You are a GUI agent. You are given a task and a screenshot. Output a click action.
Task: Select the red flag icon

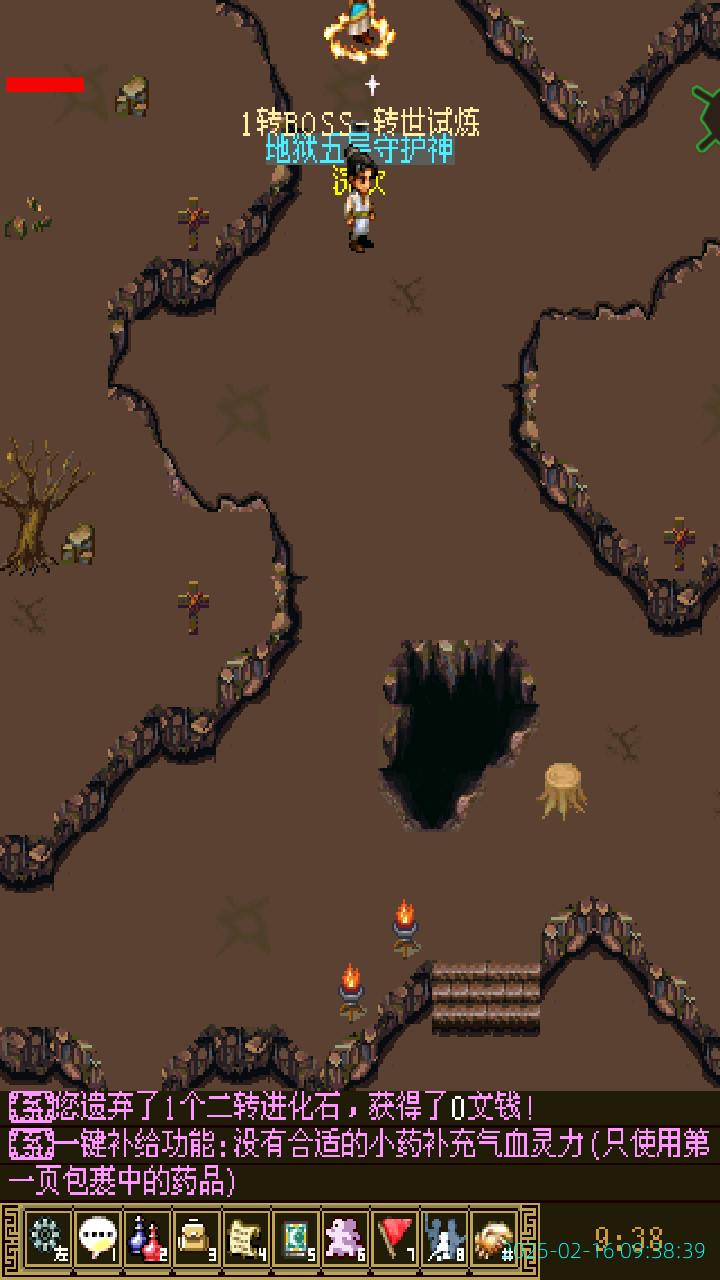tap(395, 1238)
